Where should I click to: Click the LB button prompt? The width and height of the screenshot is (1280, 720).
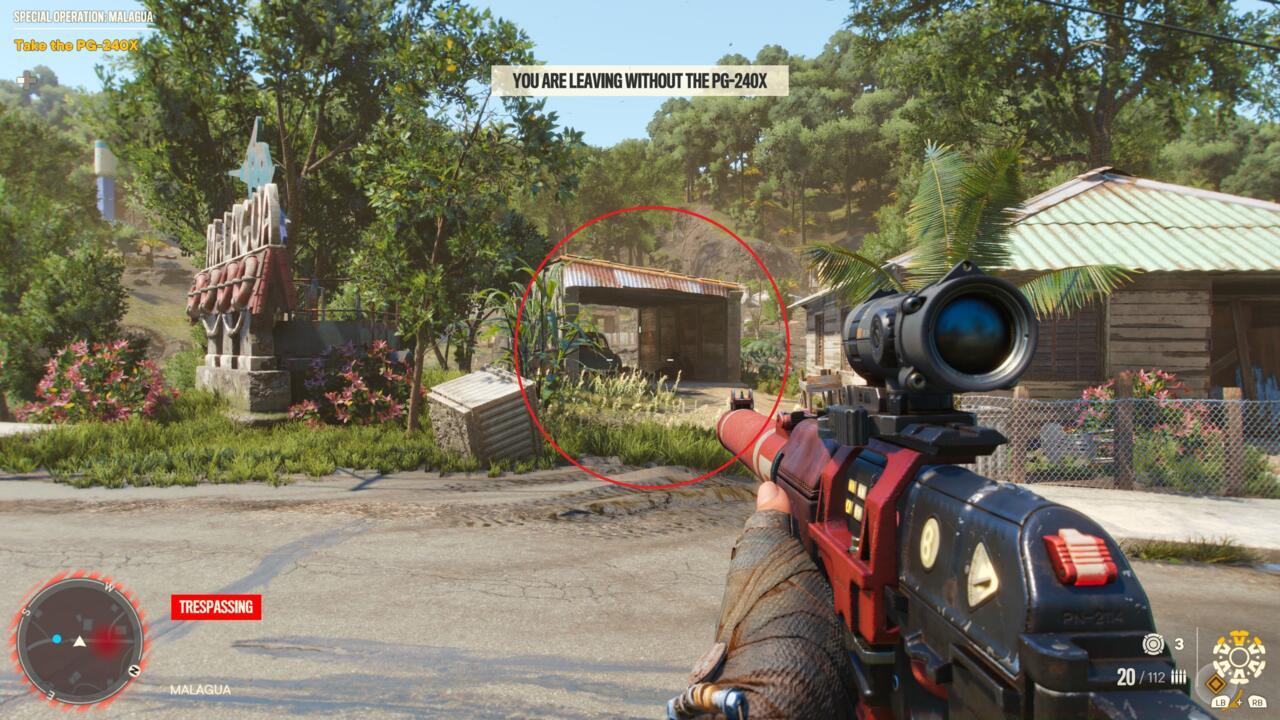[x=1221, y=702]
